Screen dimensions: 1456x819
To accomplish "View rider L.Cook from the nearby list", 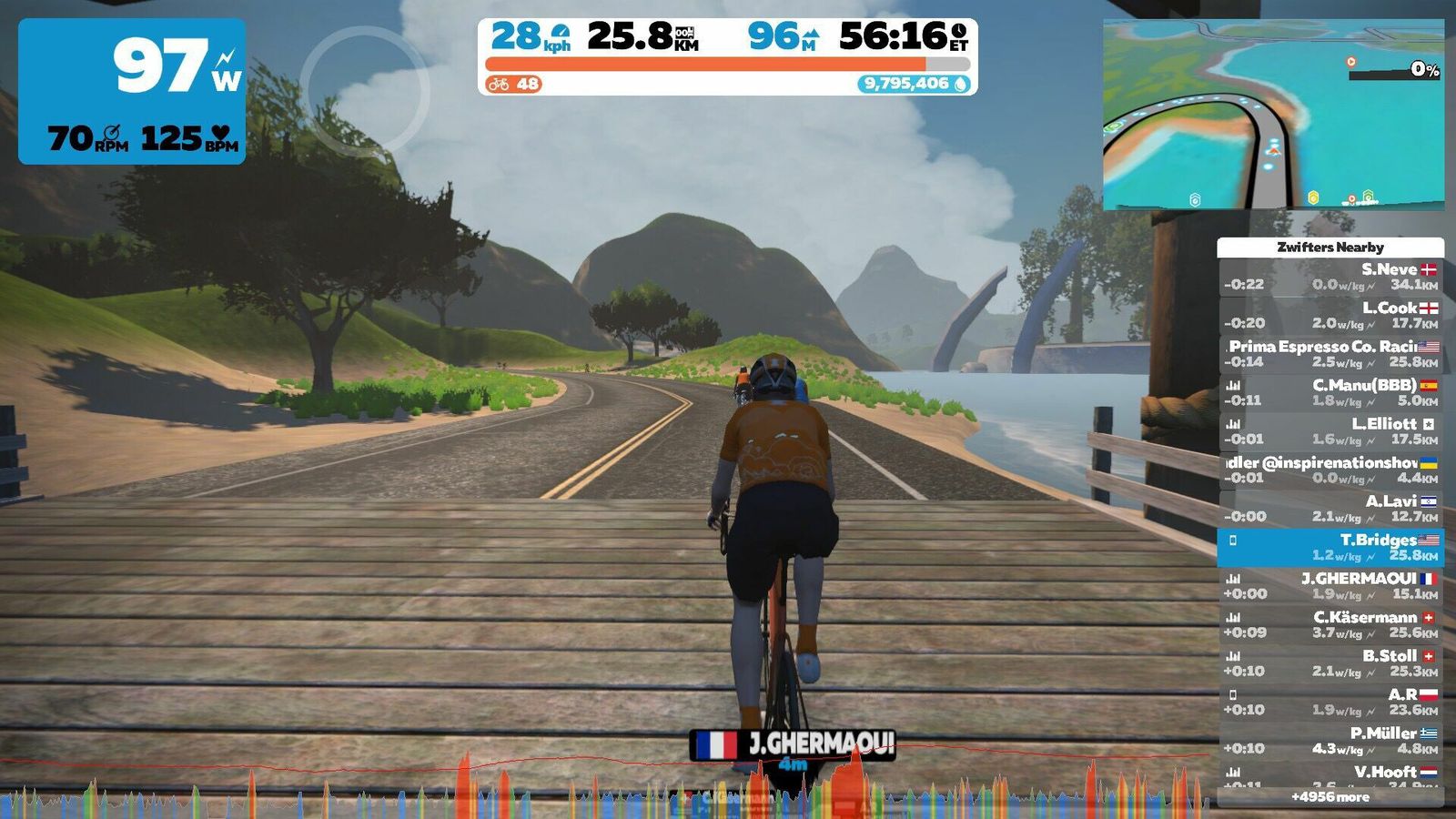I will click(1330, 315).
